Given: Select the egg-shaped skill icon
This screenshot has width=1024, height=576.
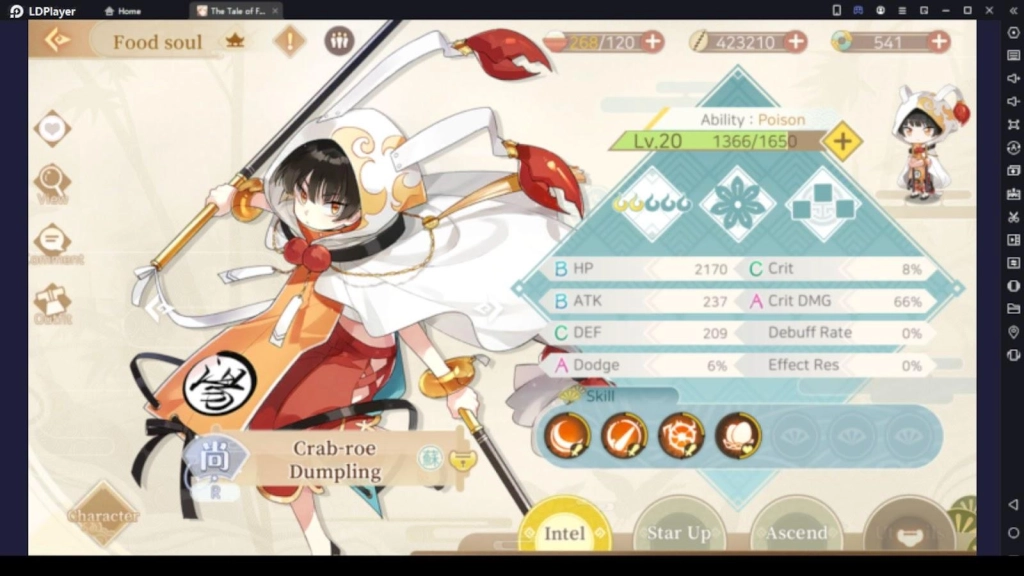Looking at the screenshot, I should click(738, 435).
